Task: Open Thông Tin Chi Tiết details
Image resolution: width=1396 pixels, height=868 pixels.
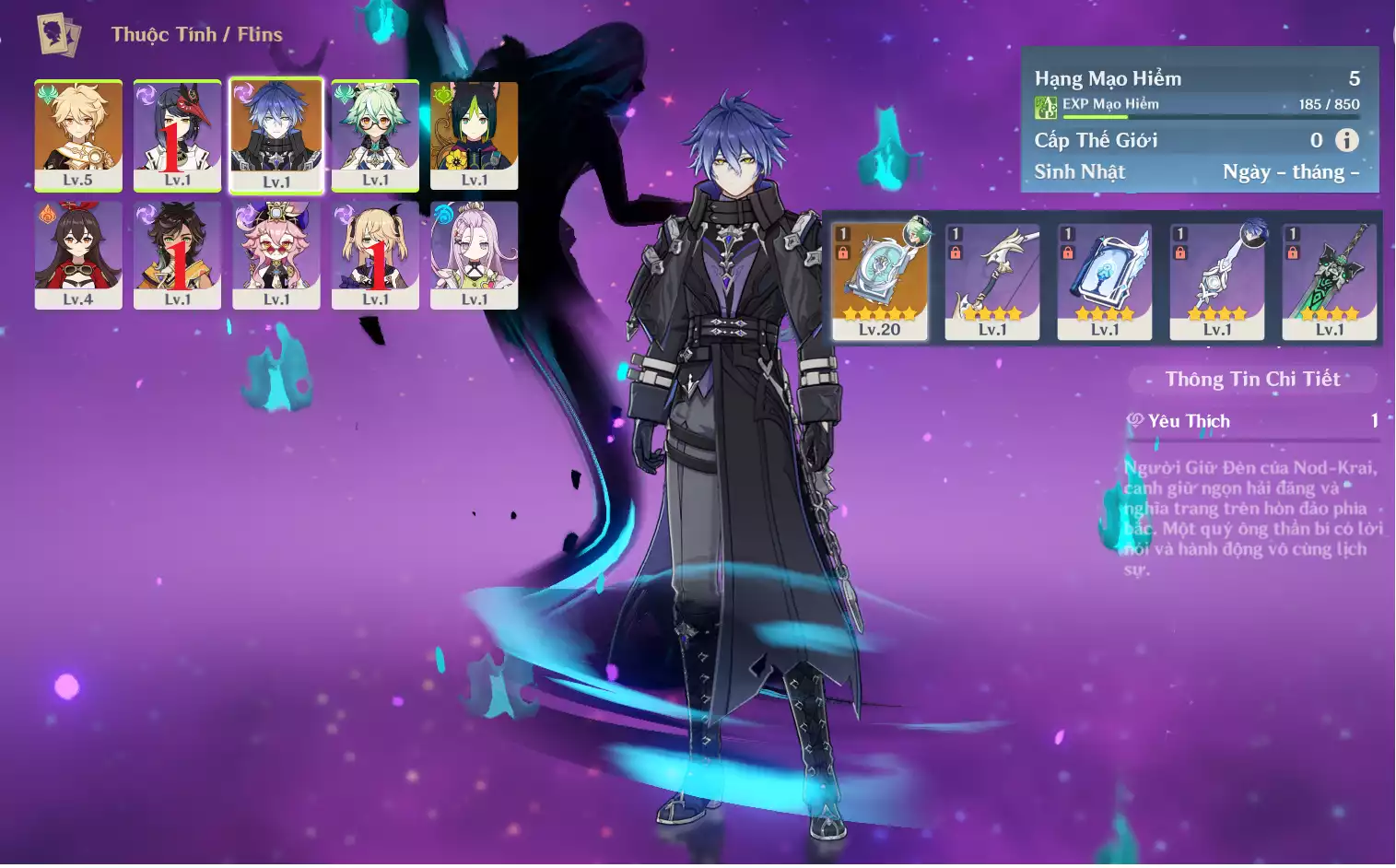Action: [x=1252, y=379]
